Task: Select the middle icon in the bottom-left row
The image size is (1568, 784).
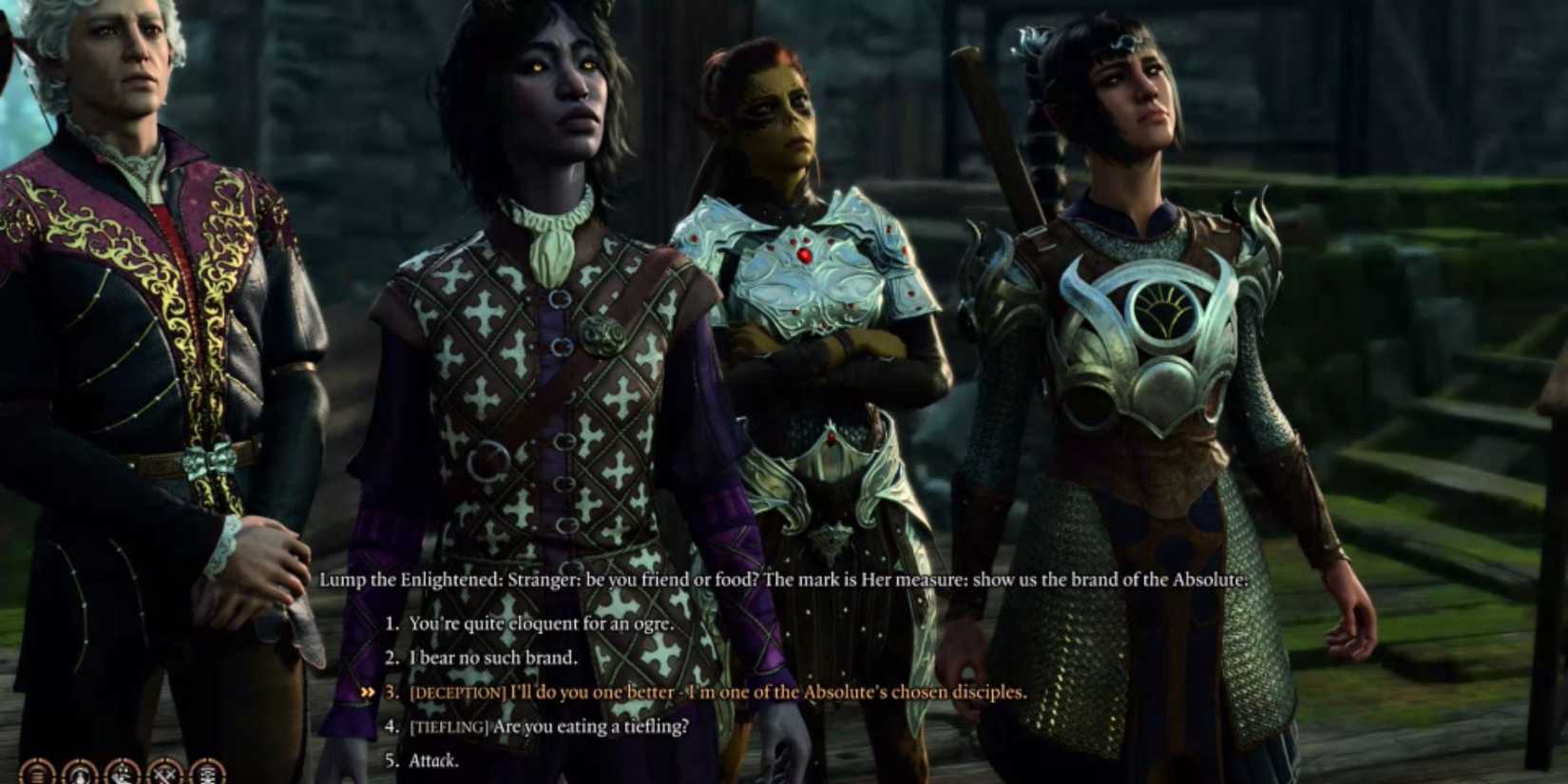Action: coord(122,772)
